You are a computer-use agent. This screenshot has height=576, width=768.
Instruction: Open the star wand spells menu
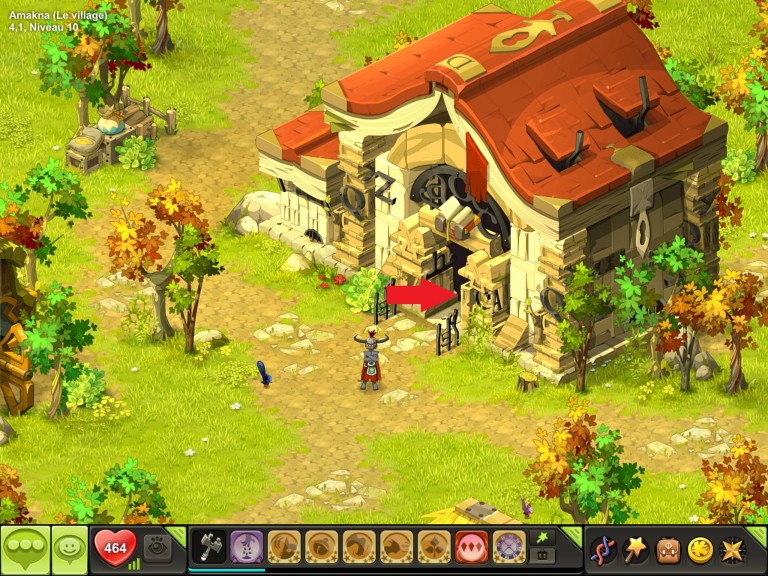pyautogui.click(x=635, y=549)
